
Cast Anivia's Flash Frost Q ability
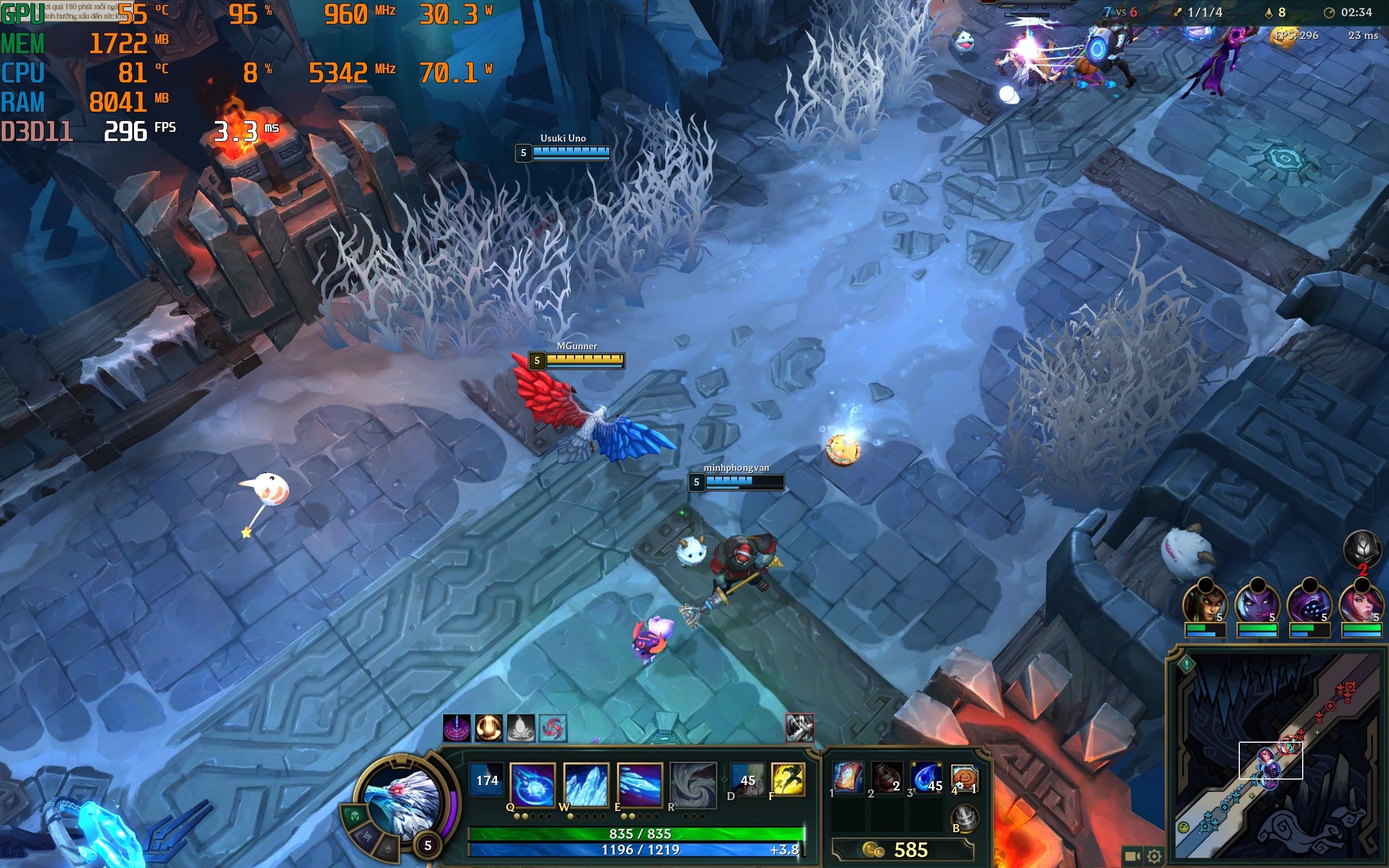coord(532,783)
